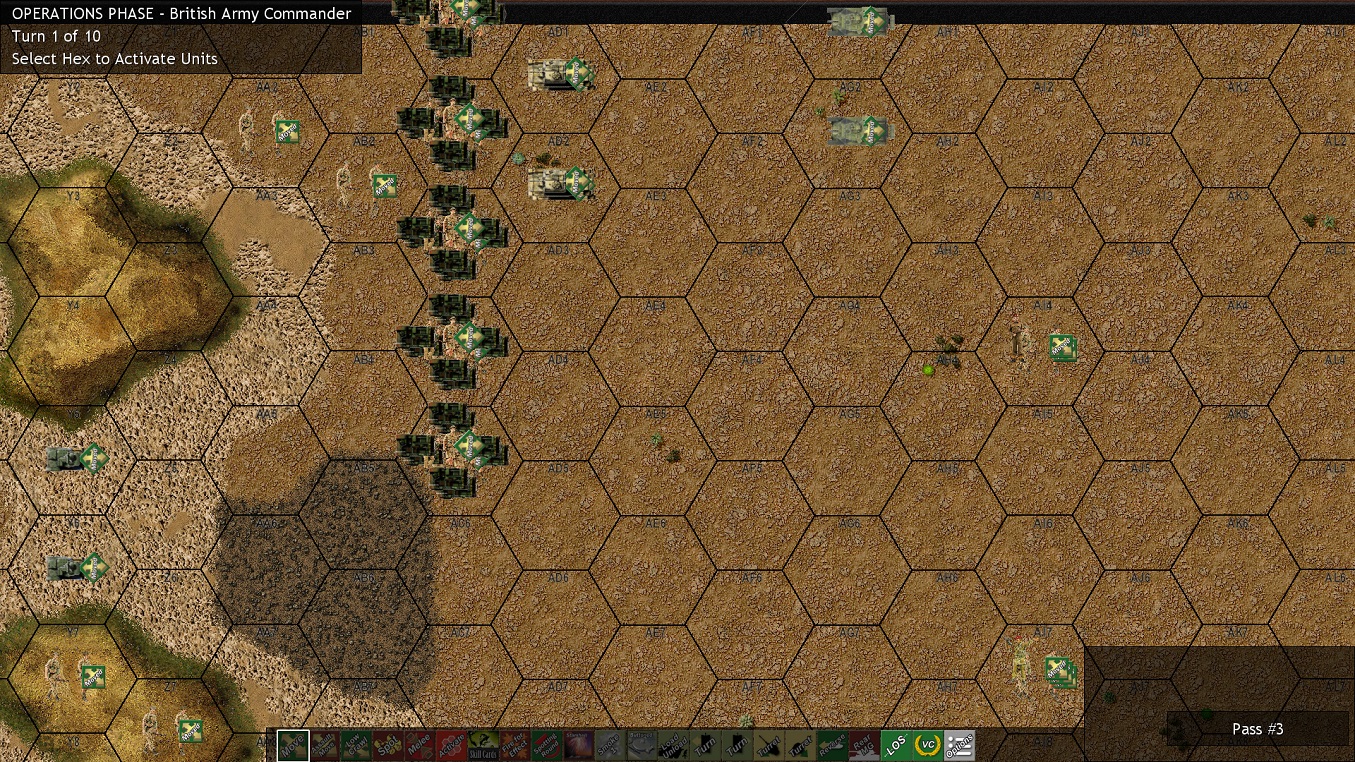Click the Activate hex icon
The image size is (1355, 762).
coord(452,745)
